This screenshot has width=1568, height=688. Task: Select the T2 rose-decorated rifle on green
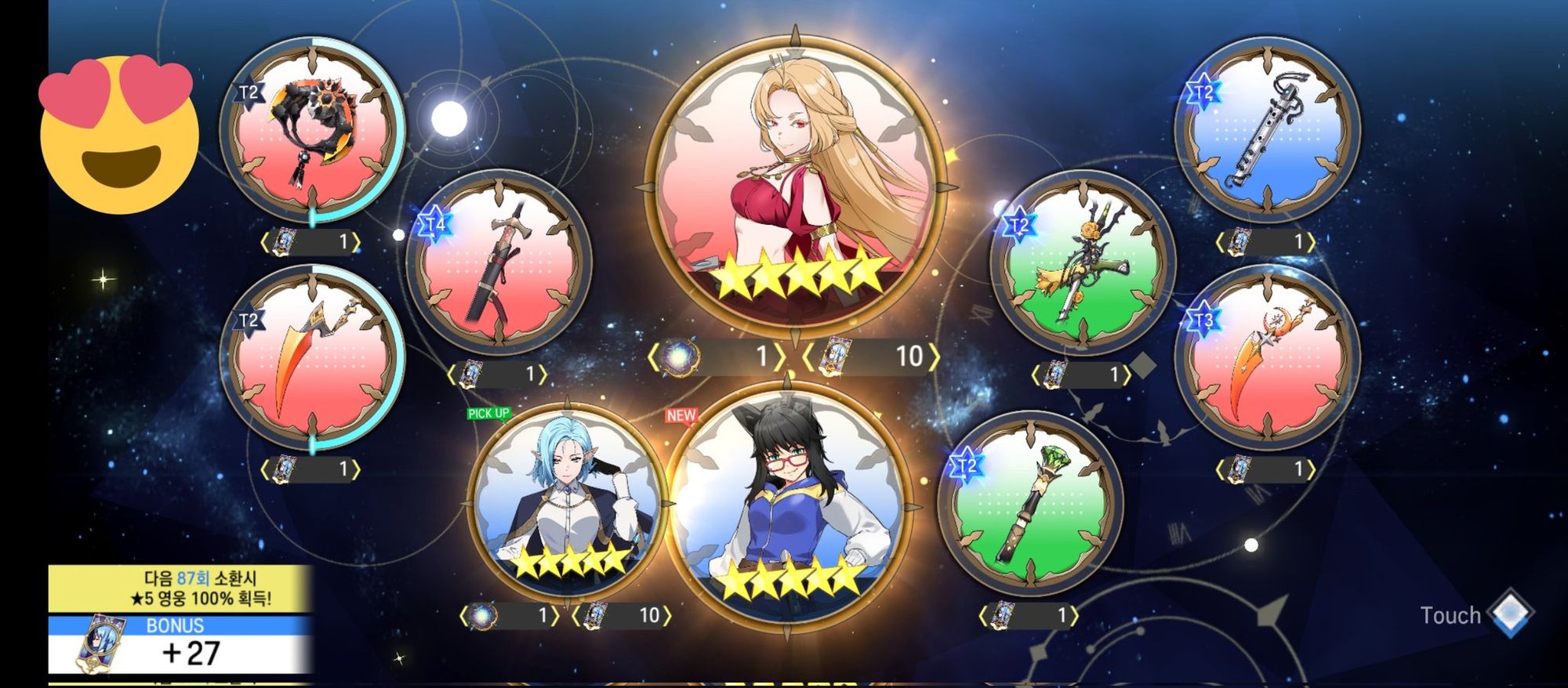pyautogui.click(x=1083, y=263)
